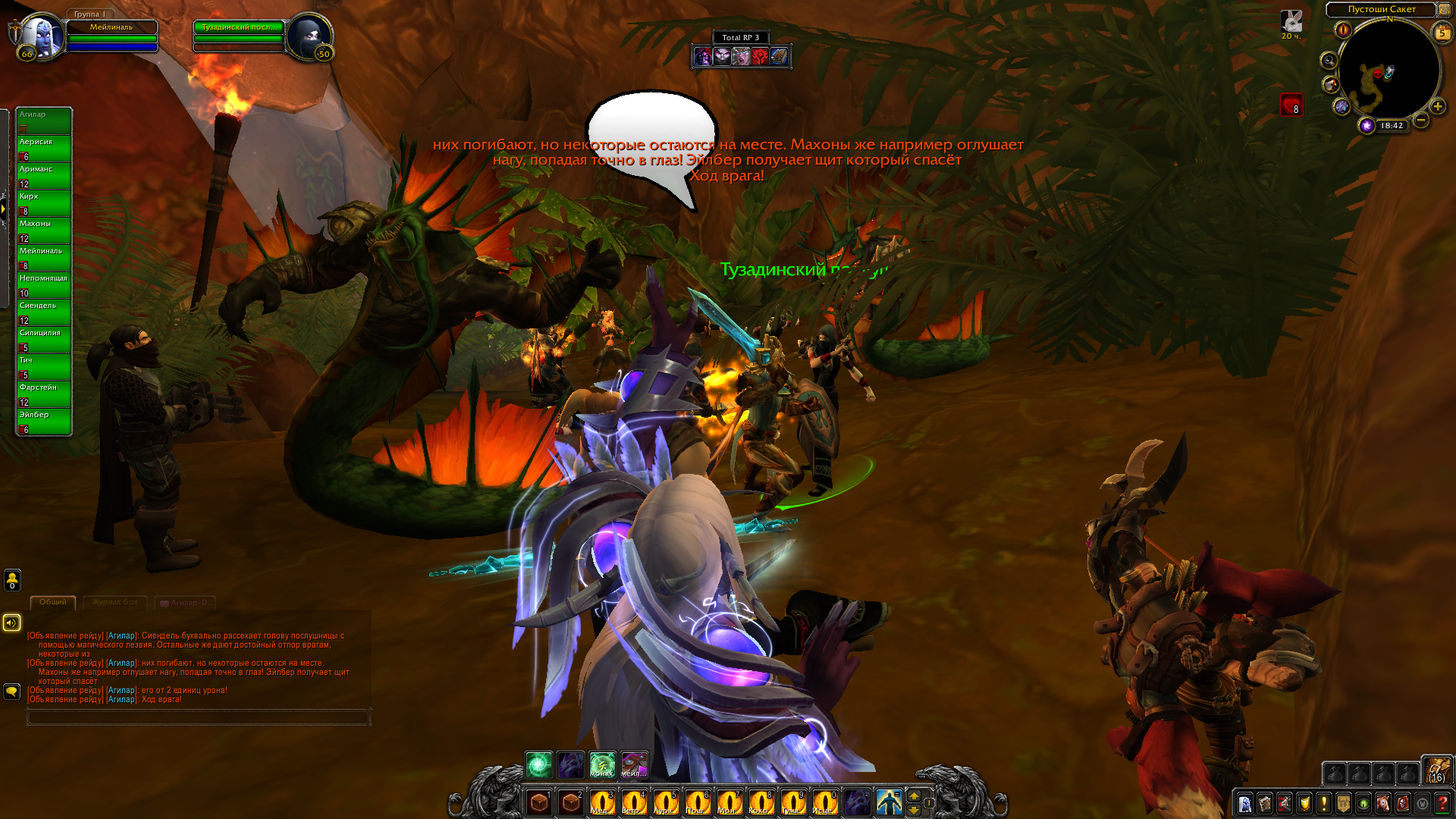Screen dimensions: 1456x819
Task: Click the action bar page up arrow
Action: coord(914,795)
